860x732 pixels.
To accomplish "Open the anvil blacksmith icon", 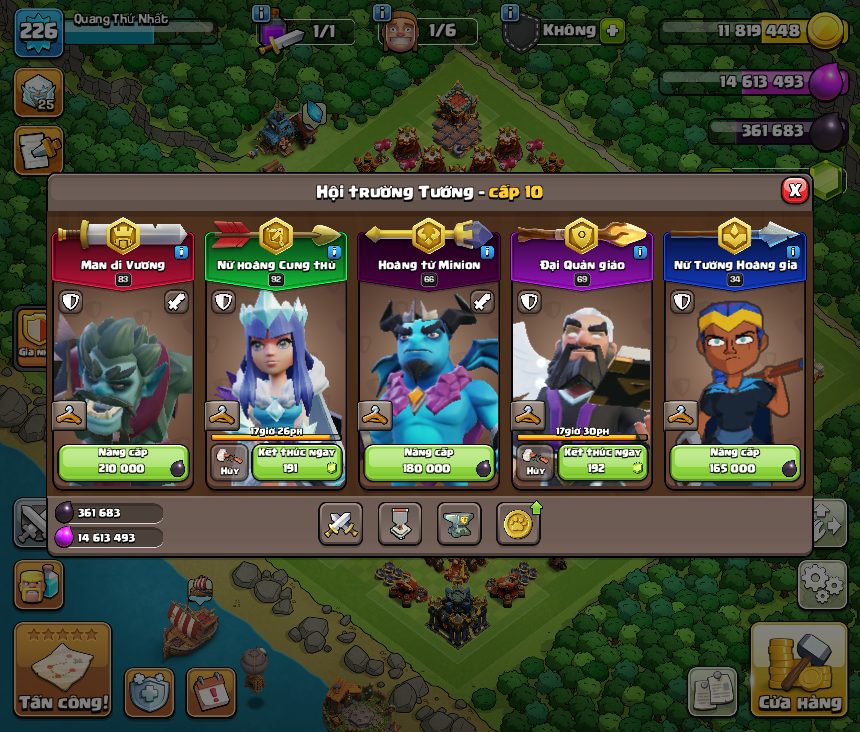I will (x=459, y=523).
